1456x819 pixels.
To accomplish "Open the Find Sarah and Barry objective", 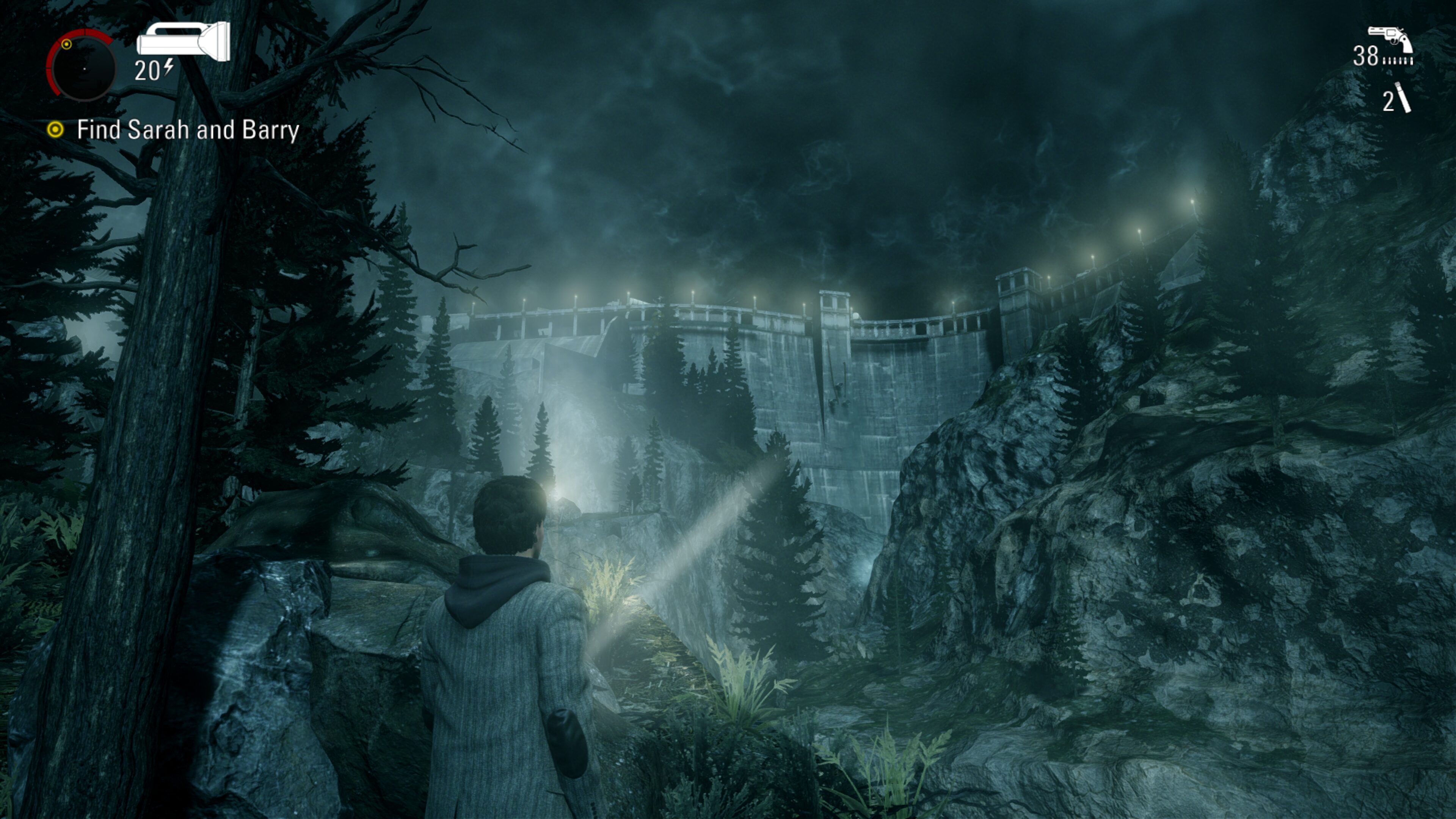I will point(187,130).
